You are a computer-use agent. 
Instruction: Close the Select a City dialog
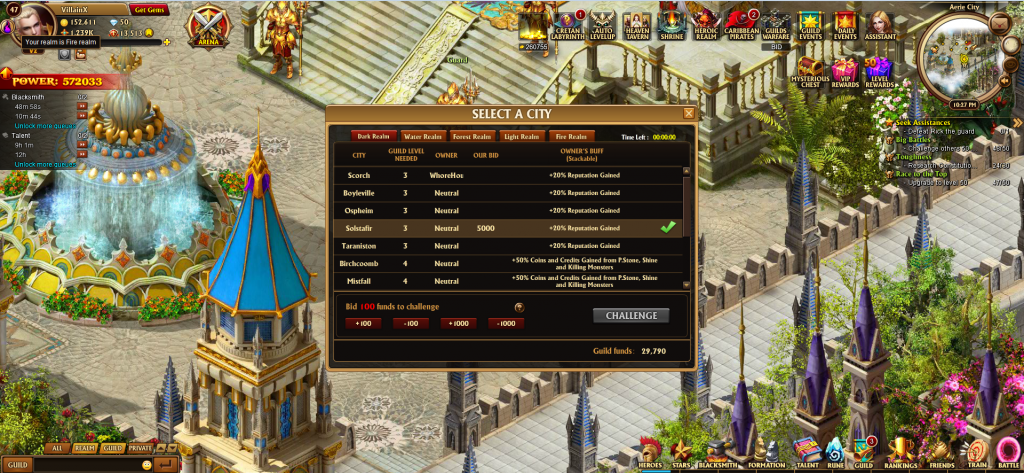coord(688,113)
